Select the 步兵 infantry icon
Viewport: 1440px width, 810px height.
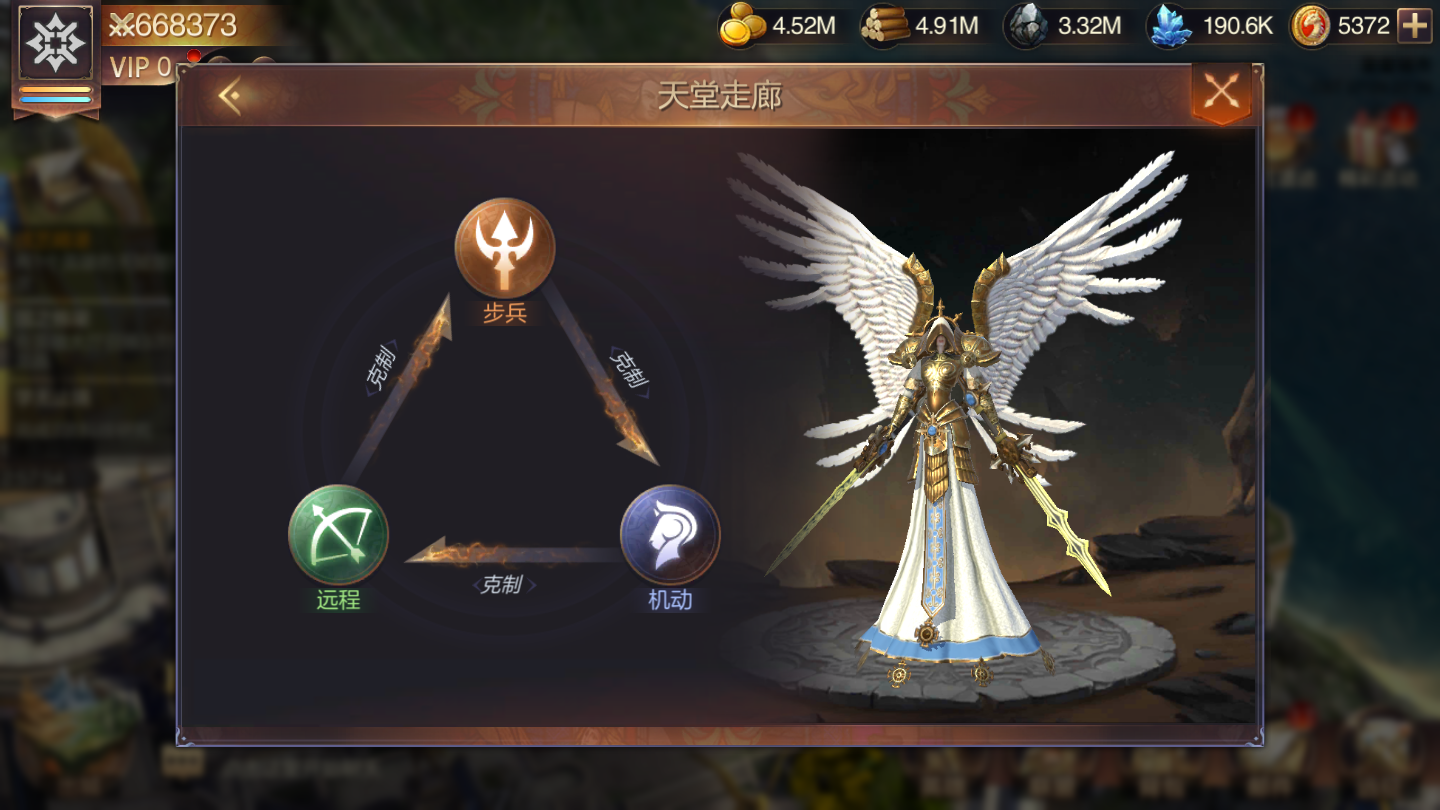(505, 247)
